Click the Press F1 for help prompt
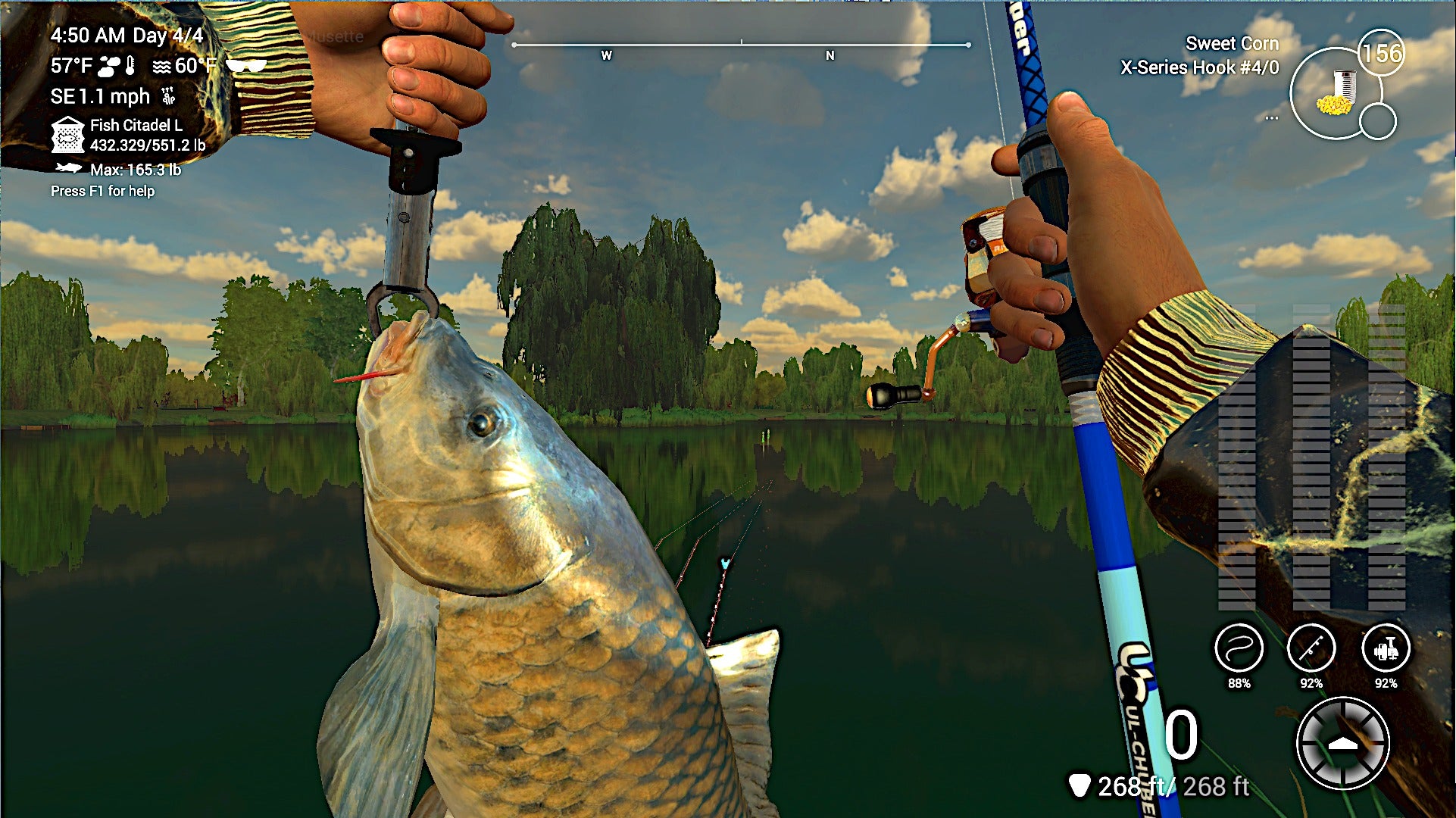The width and height of the screenshot is (1456, 818). coord(103,192)
